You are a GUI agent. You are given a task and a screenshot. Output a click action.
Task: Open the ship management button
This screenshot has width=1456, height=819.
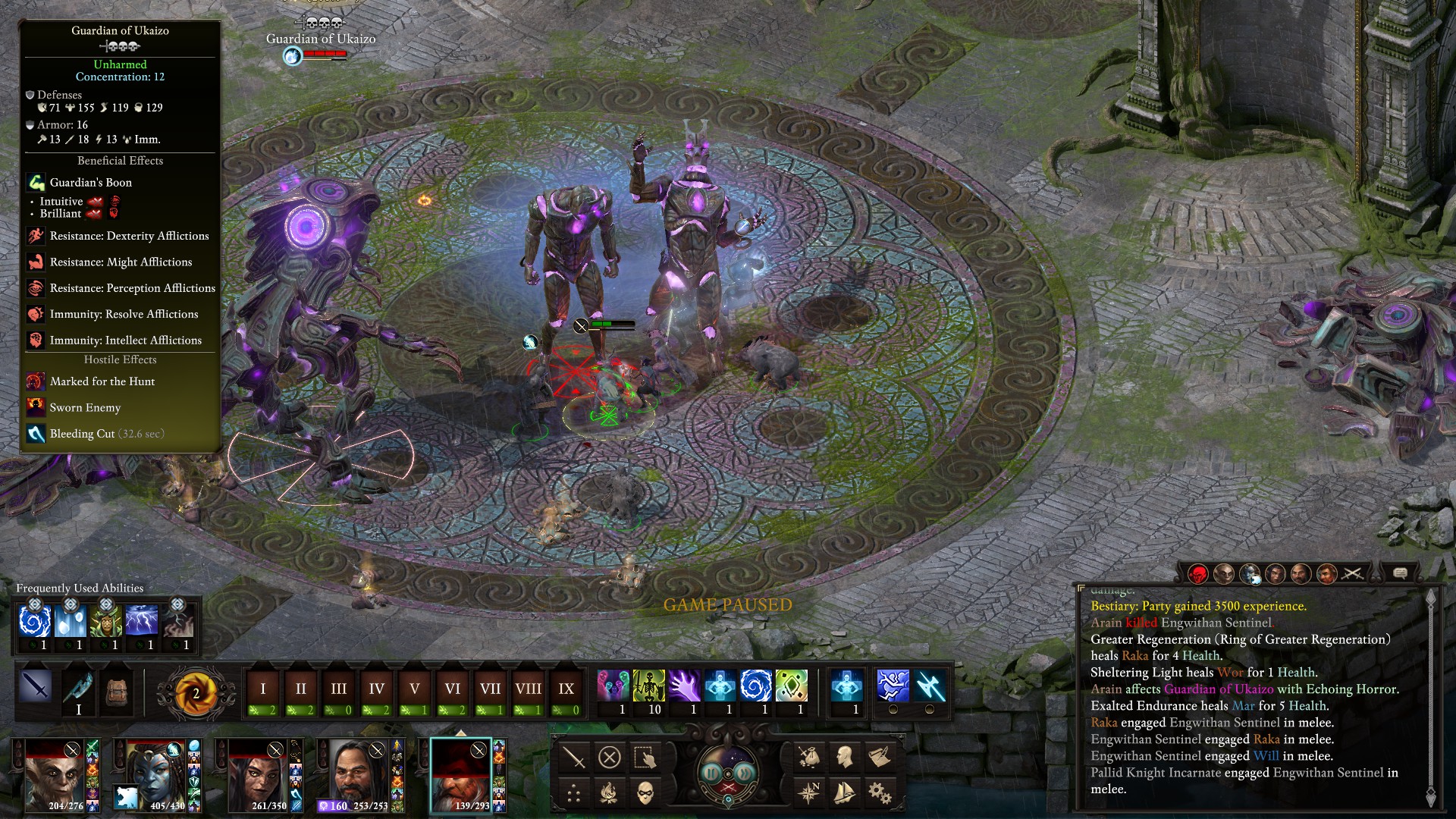pos(844,793)
